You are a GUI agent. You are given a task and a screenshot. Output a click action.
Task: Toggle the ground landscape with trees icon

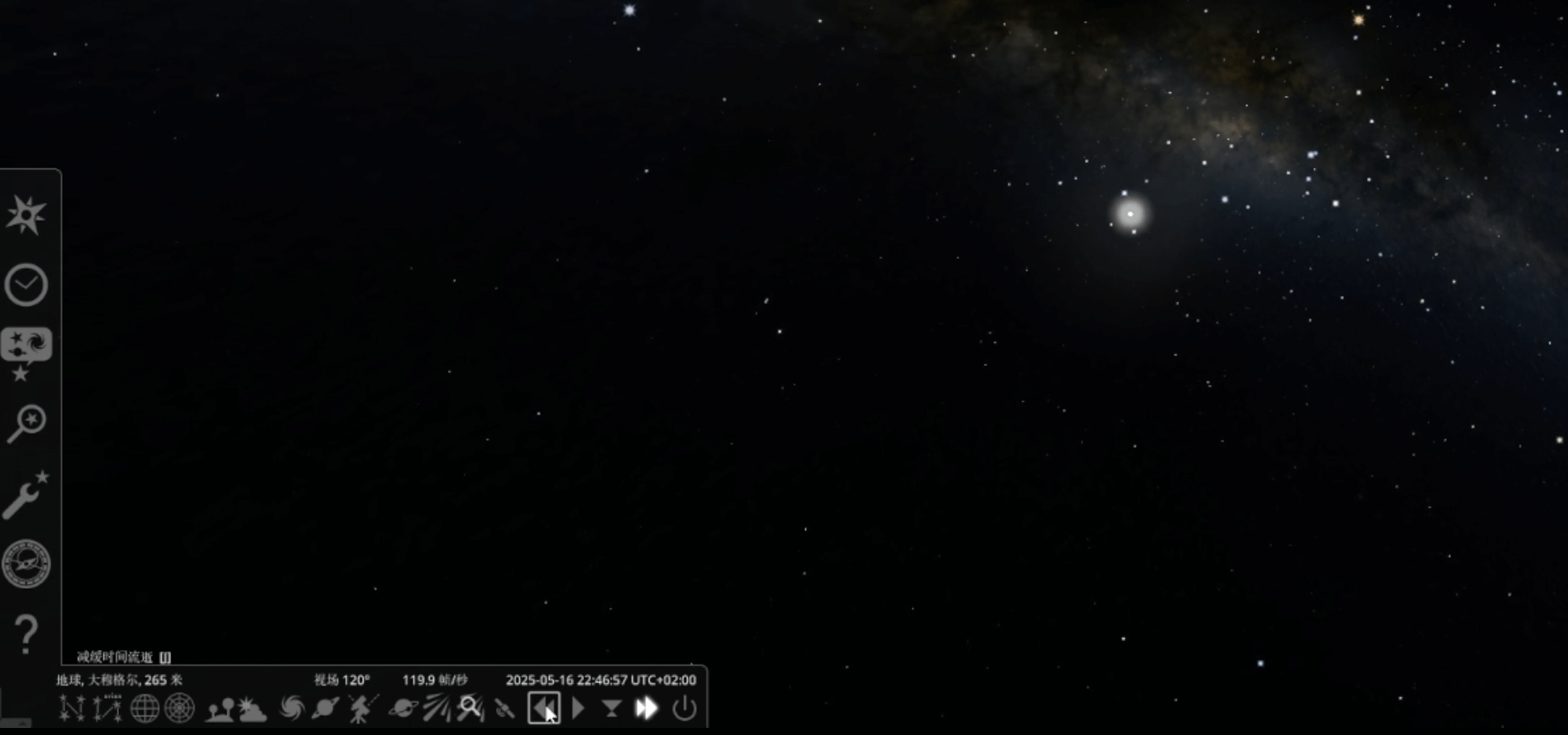tap(219, 709)
